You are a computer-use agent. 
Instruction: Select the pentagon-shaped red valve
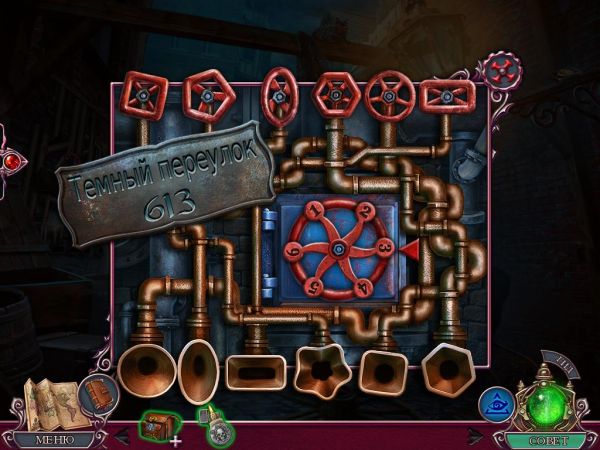[x=208, y=96]
